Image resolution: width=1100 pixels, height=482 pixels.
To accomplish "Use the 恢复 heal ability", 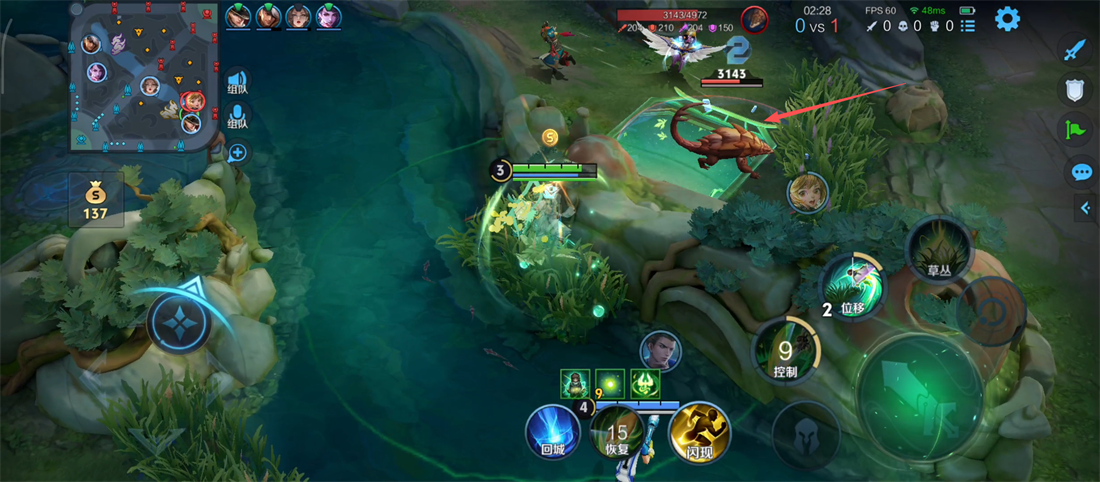I will click(618, 434).
